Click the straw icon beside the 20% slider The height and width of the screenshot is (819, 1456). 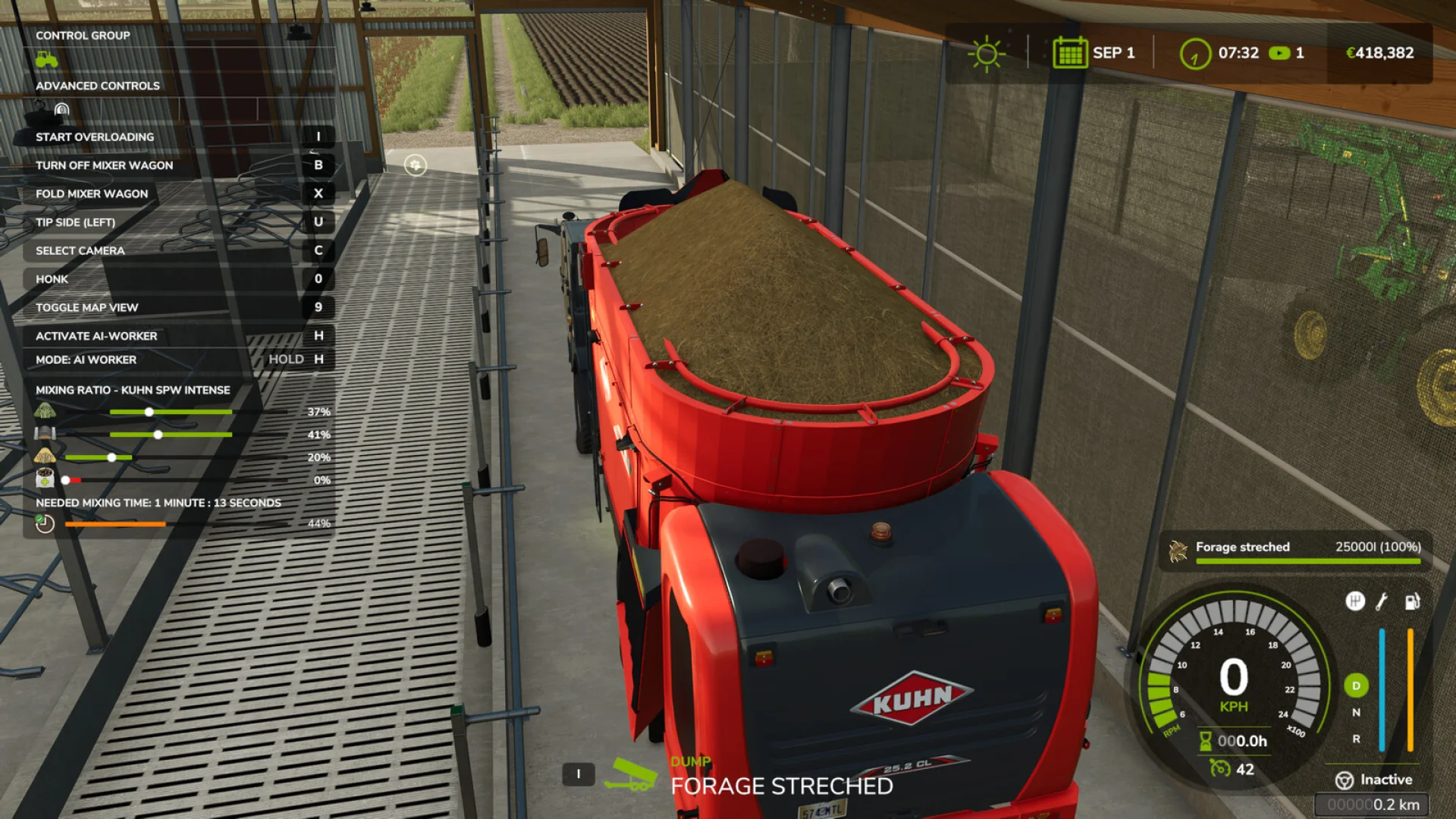click(45, 457)
